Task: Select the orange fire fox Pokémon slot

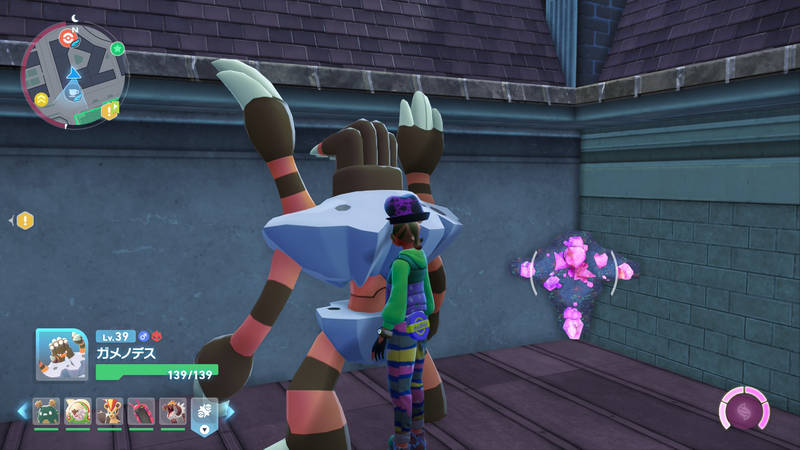Action: click(x=110, y=411)
